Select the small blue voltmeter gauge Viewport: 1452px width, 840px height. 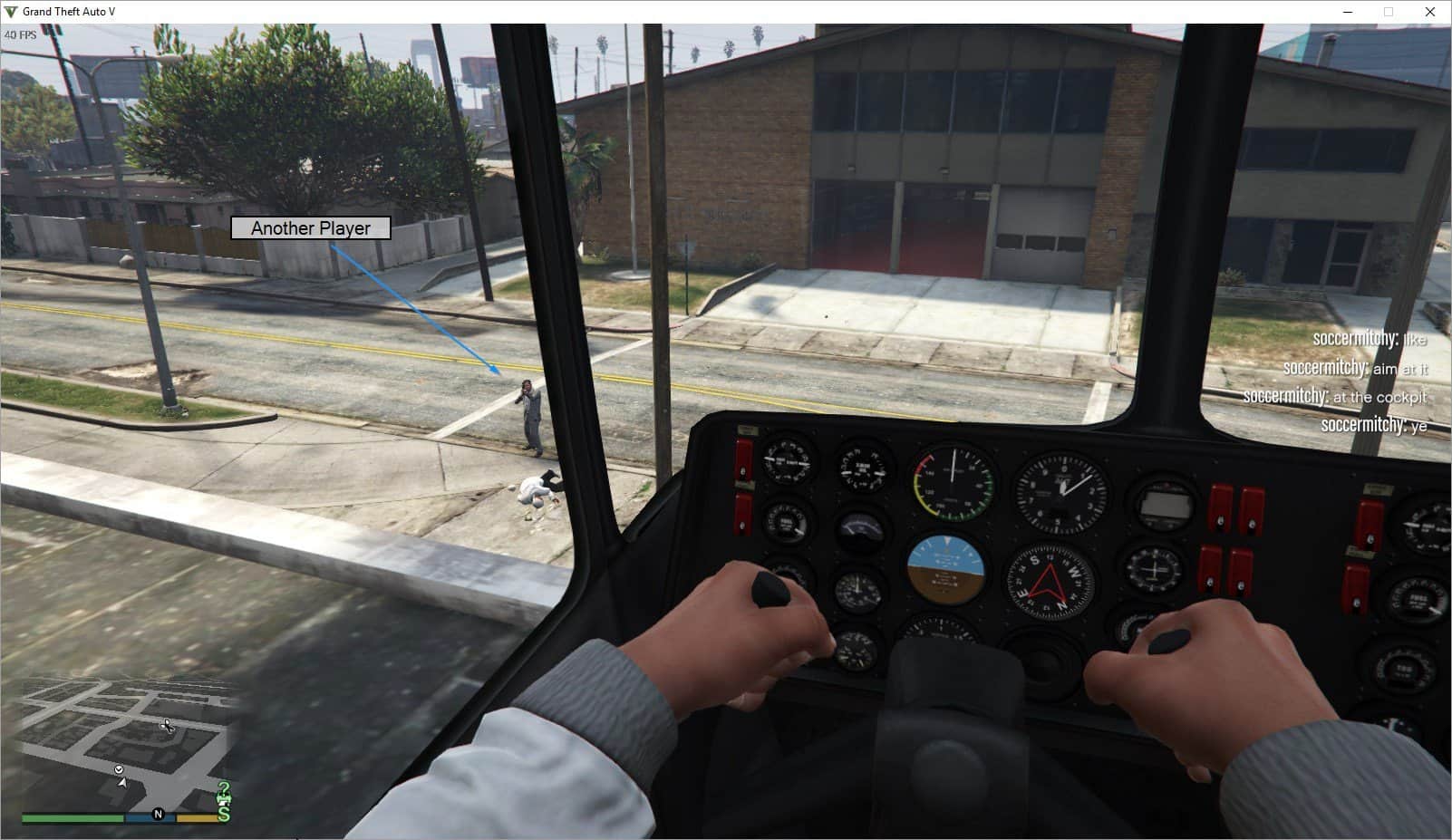coord(861,528)
